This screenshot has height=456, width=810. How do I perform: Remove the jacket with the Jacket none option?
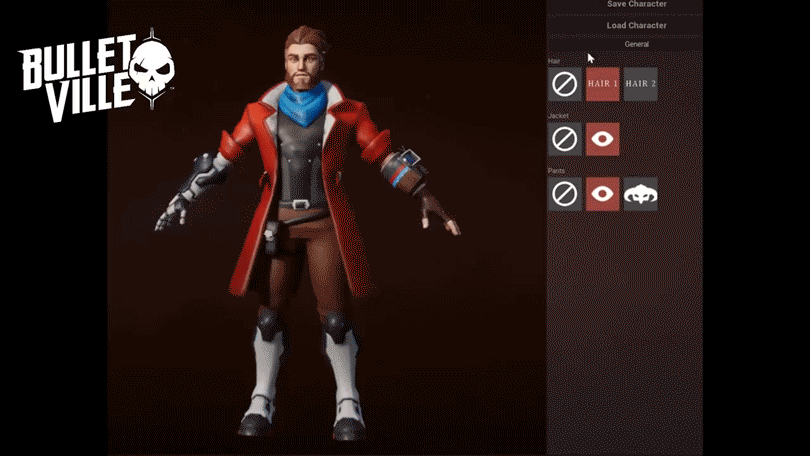pos(565,139)
